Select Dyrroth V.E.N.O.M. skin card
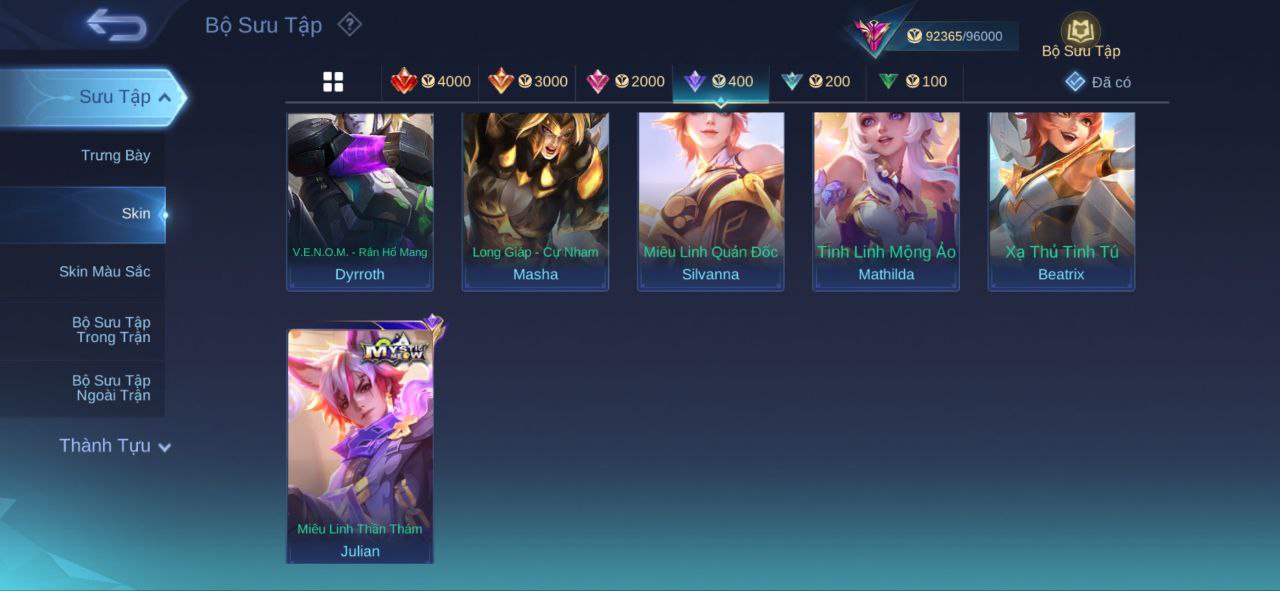 click(360, 200)
